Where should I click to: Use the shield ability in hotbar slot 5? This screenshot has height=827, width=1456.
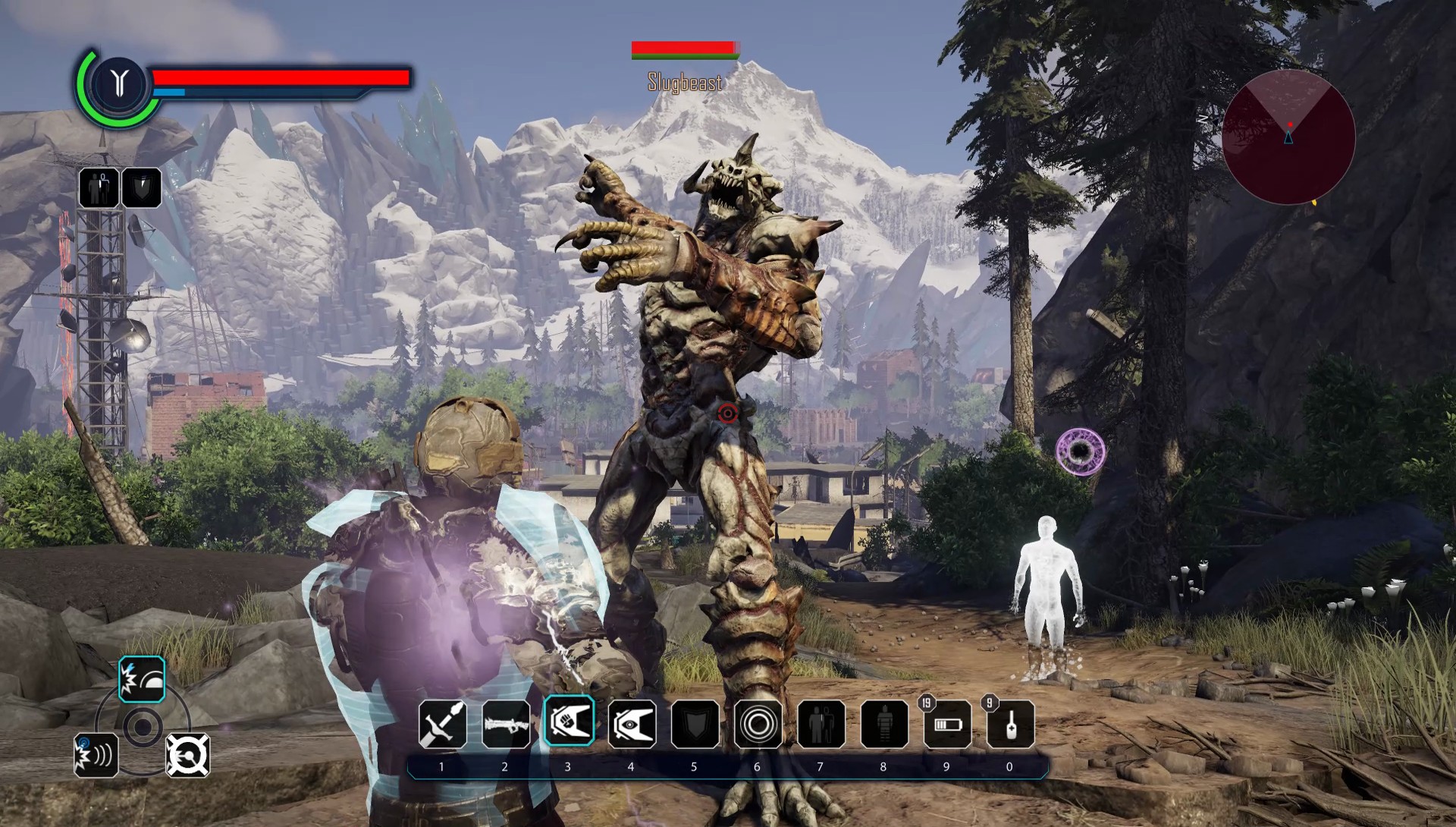(x=695, y=724)
